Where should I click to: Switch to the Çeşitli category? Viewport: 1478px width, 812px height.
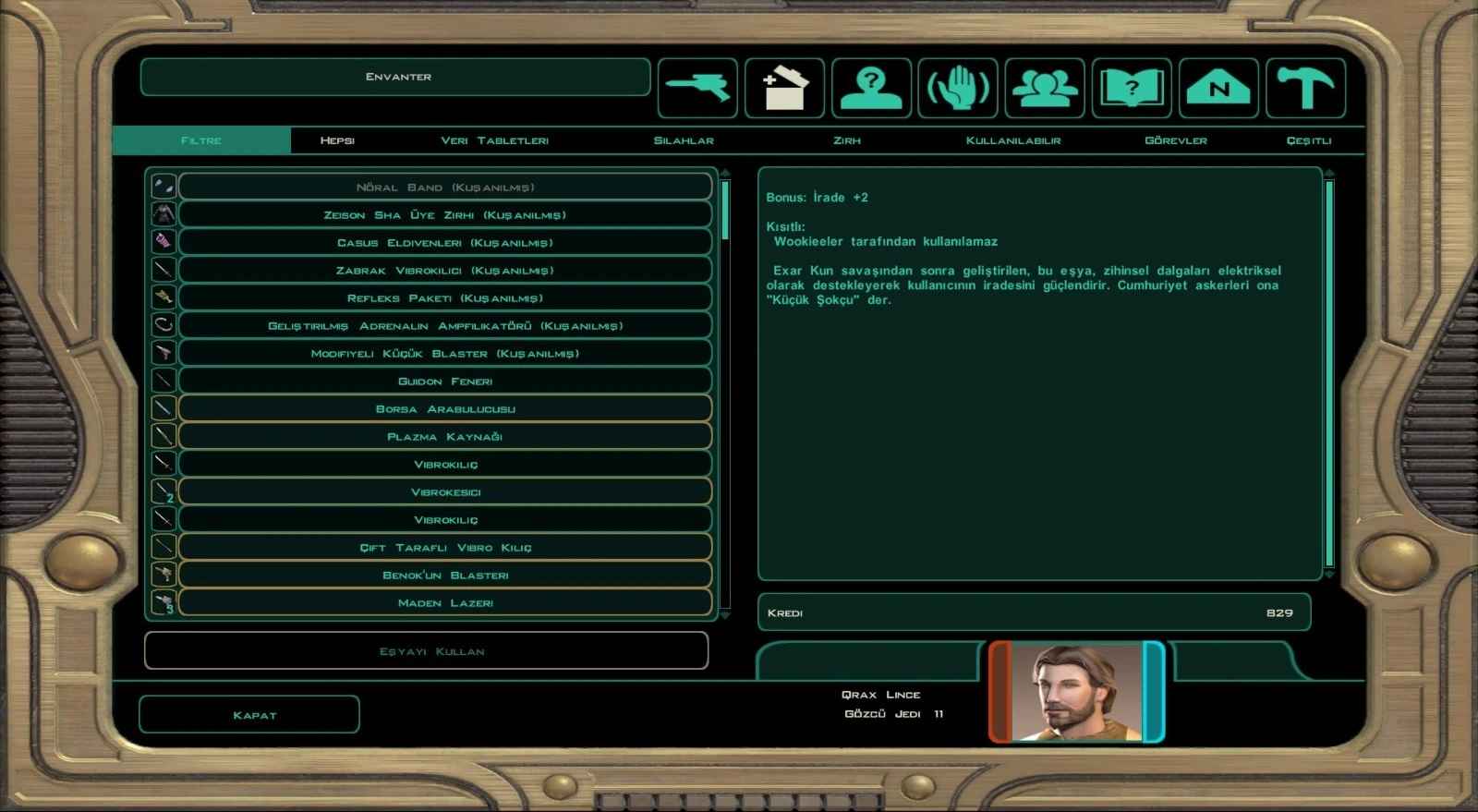(x=1308, y=140)
